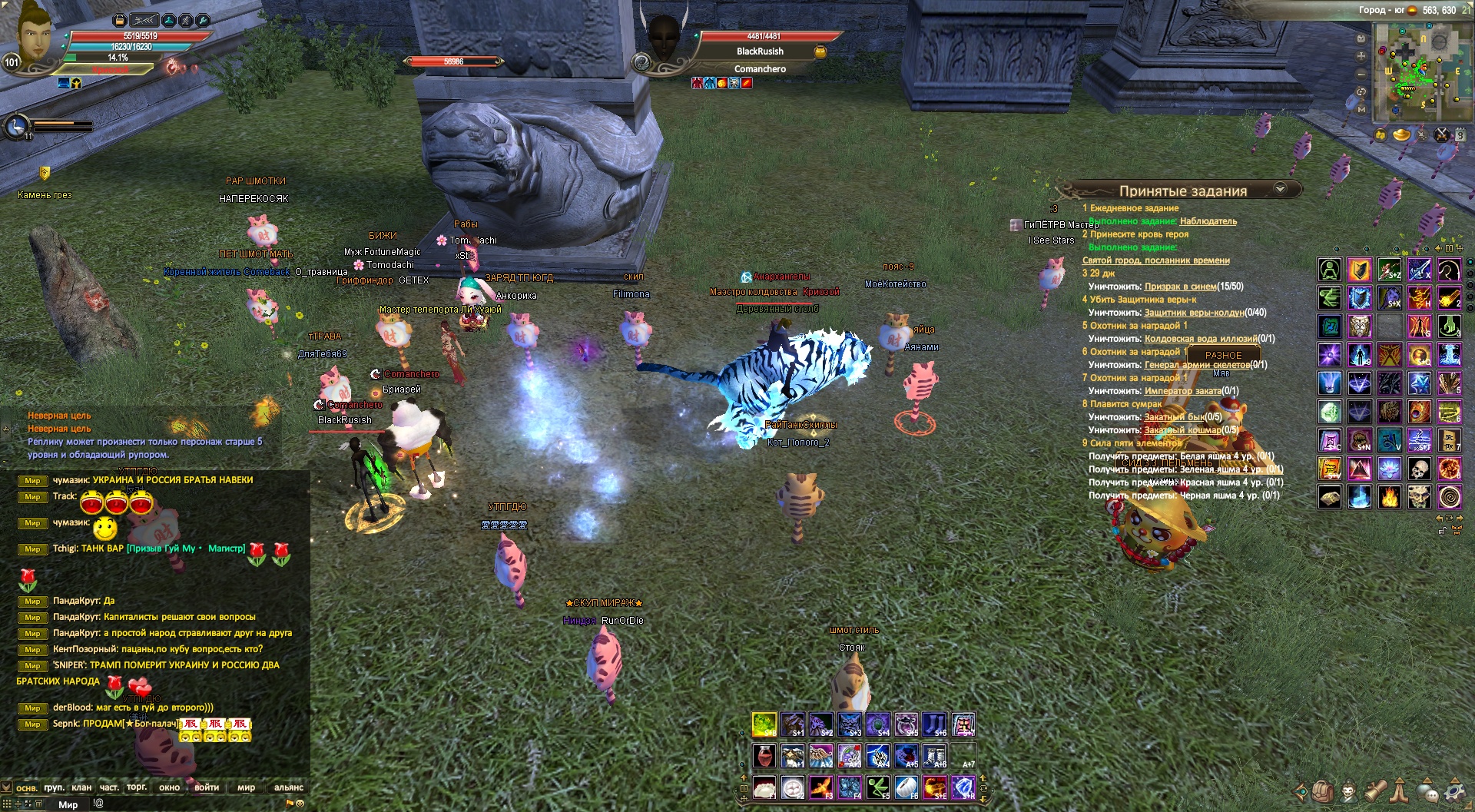Click the 'РАЗНОЕ' button
This screenshot has height=812, width=1475.
(x=1223, y=356)
